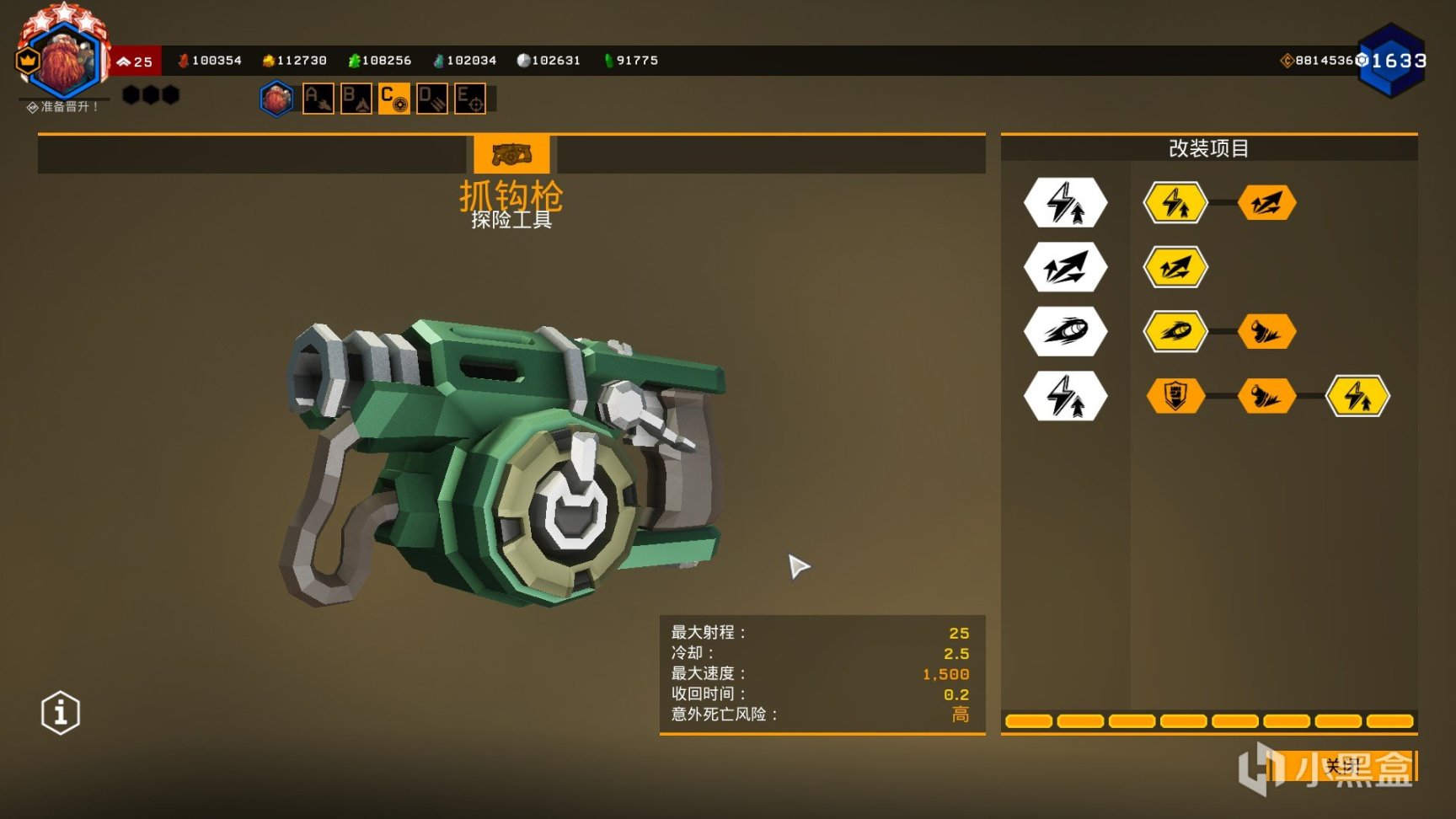Select the yellow lightning upgrade in tier one
The width and height of the screenshot is (1456, 819).
tap(1175, 203)
